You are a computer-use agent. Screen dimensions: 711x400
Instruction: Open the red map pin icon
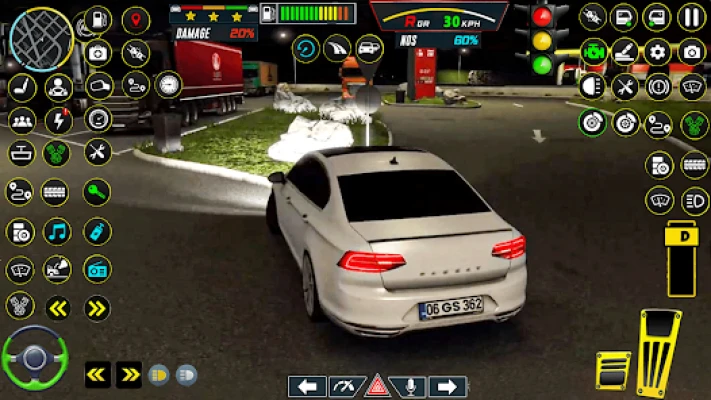pos(135,19)
